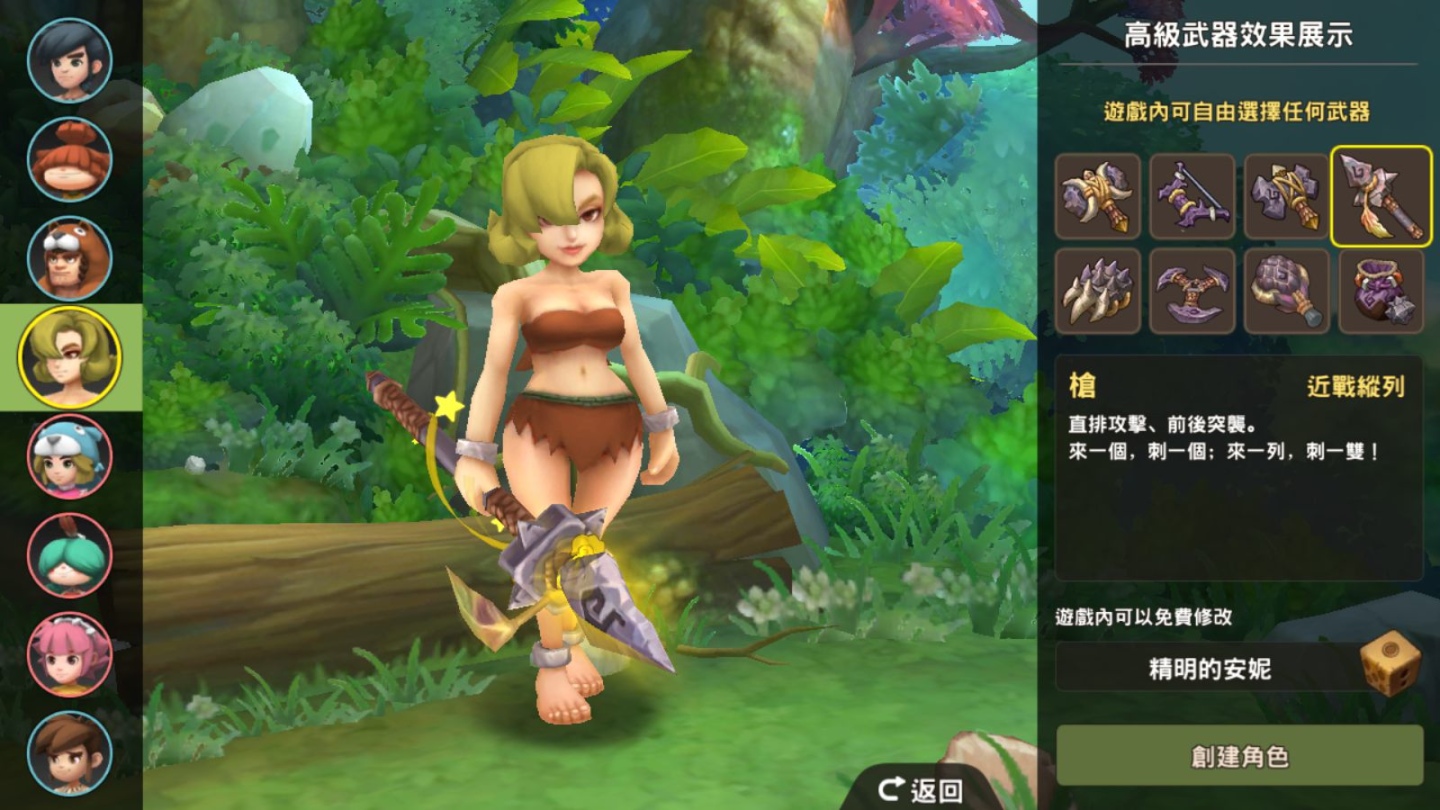The image size is (1440, 810).
Task: Select the bone axe weapon icon
Action: click(x=1097, y=197)
